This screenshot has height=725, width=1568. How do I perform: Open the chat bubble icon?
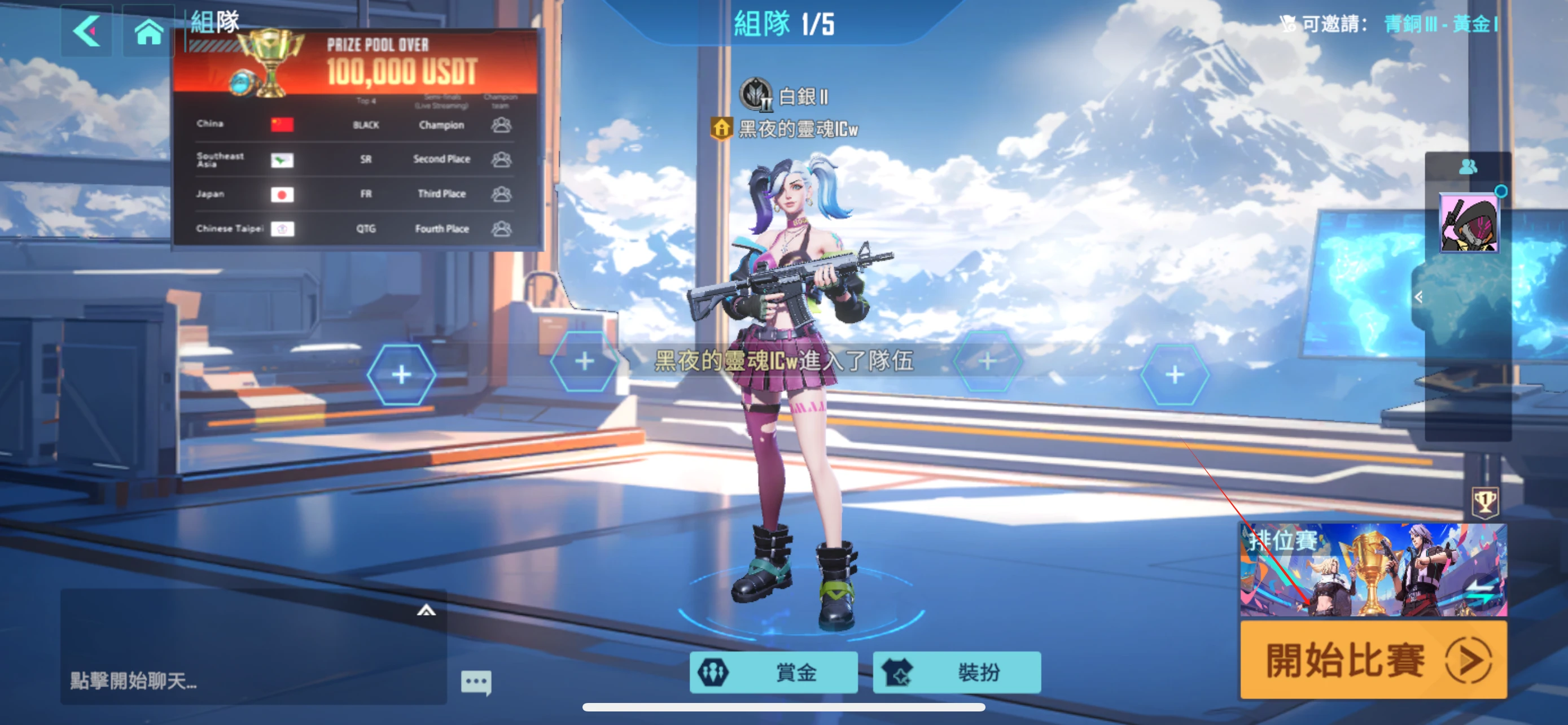coord(476,682)
